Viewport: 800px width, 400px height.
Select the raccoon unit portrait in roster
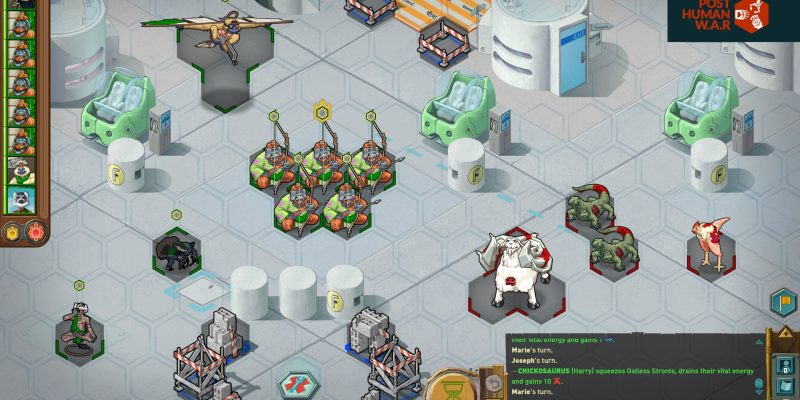click(x=21, y=199)
